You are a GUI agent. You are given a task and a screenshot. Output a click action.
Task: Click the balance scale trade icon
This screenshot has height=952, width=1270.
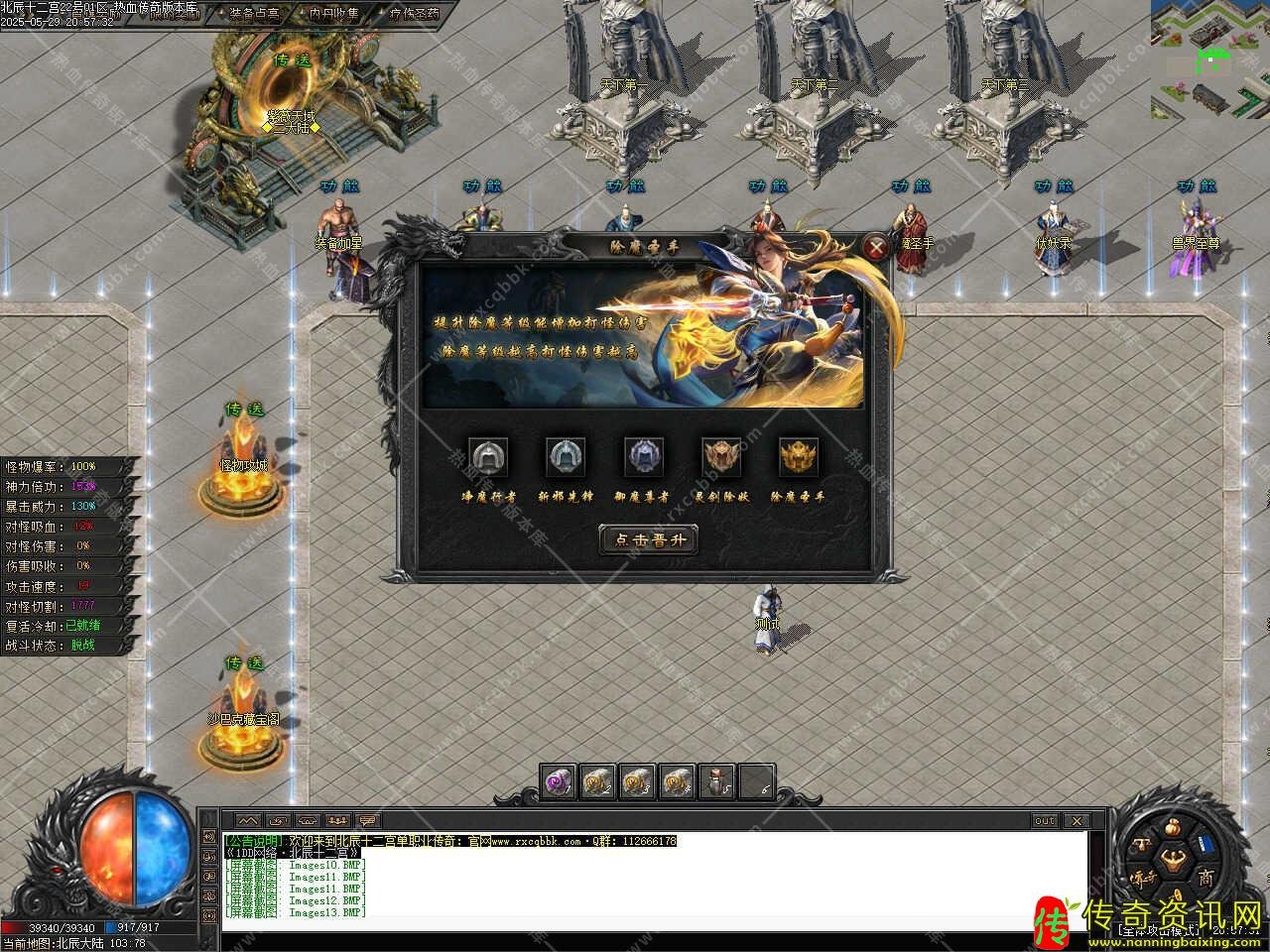1140,845
